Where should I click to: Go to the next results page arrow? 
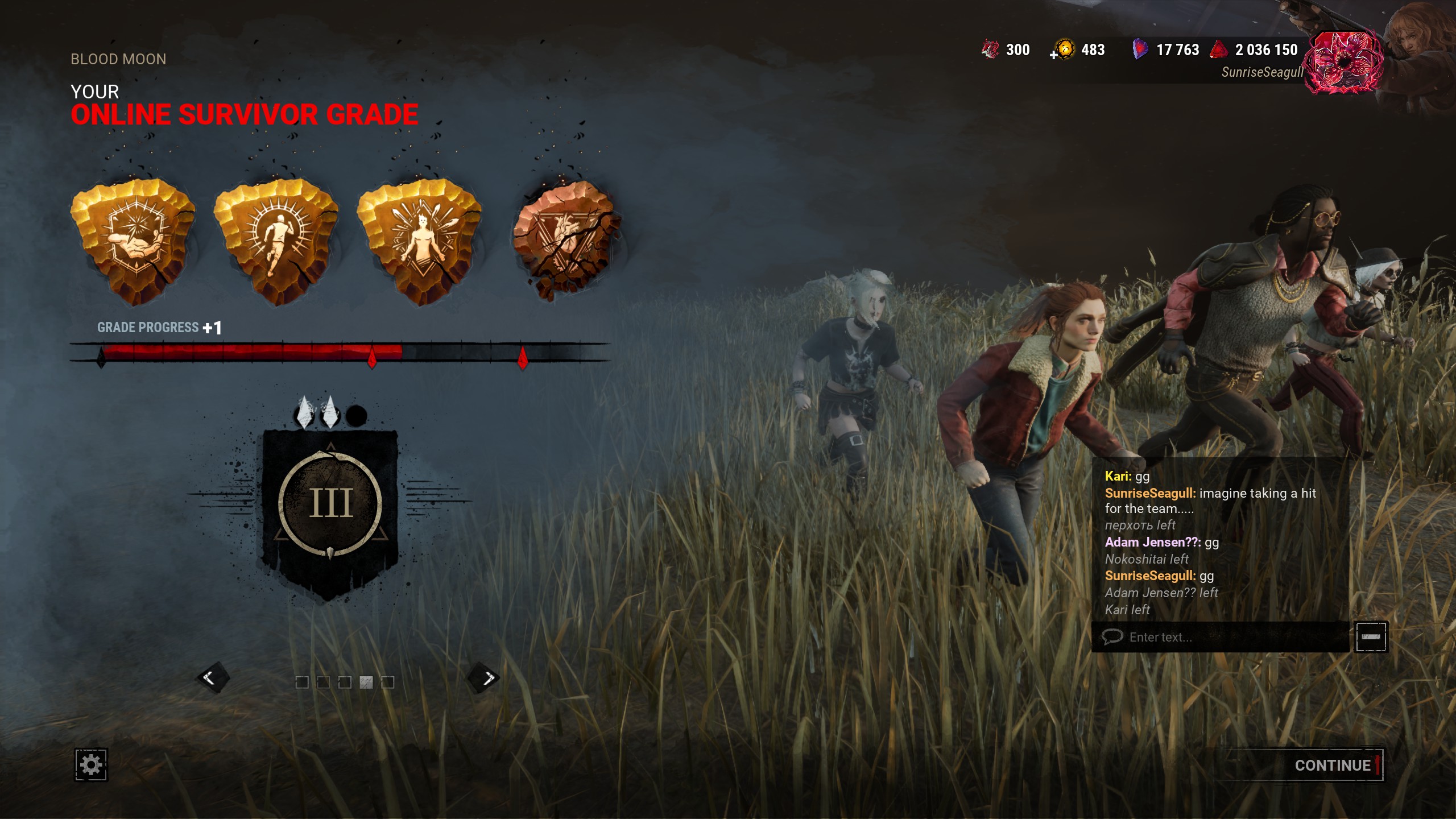[484, 678]
